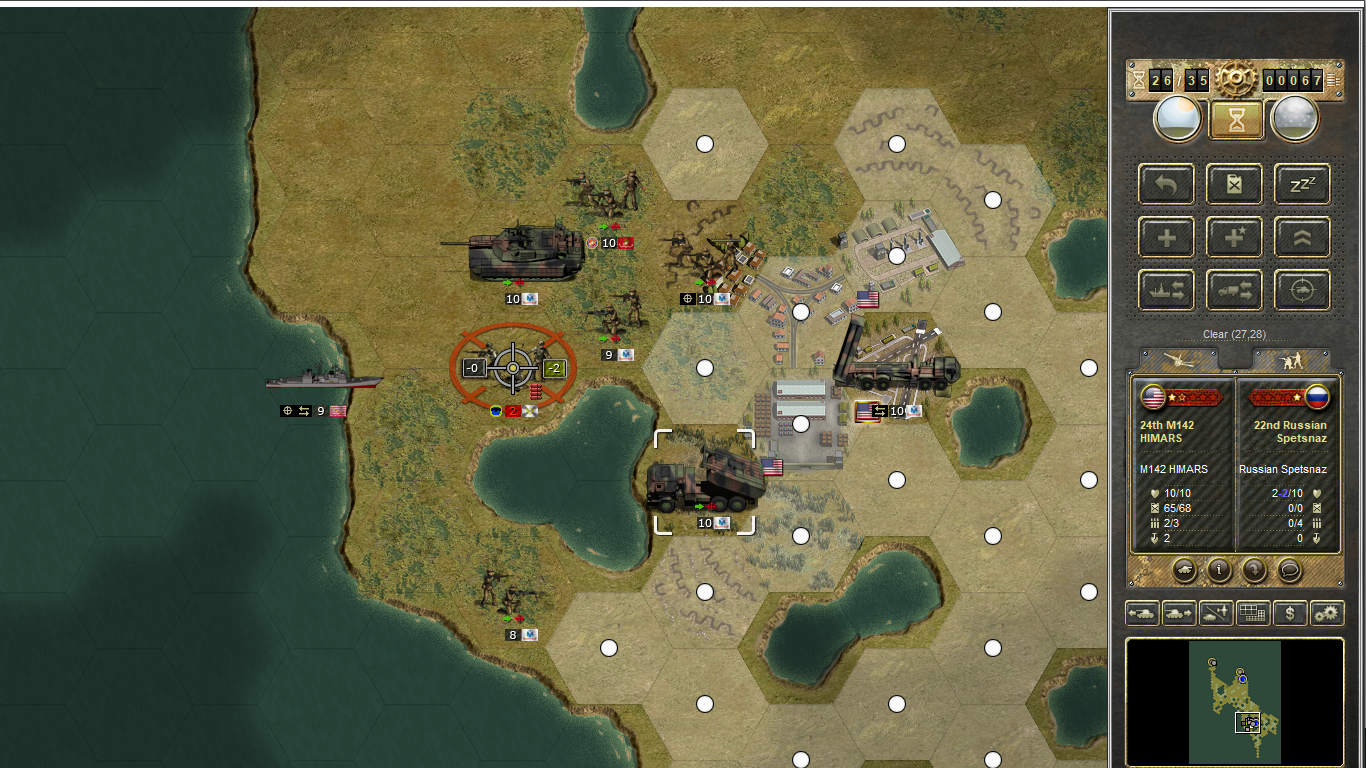1366x768 pixels.
Task: Select the M142 HIMARS unit with selection brackets
Action: [x=704, y=482]
